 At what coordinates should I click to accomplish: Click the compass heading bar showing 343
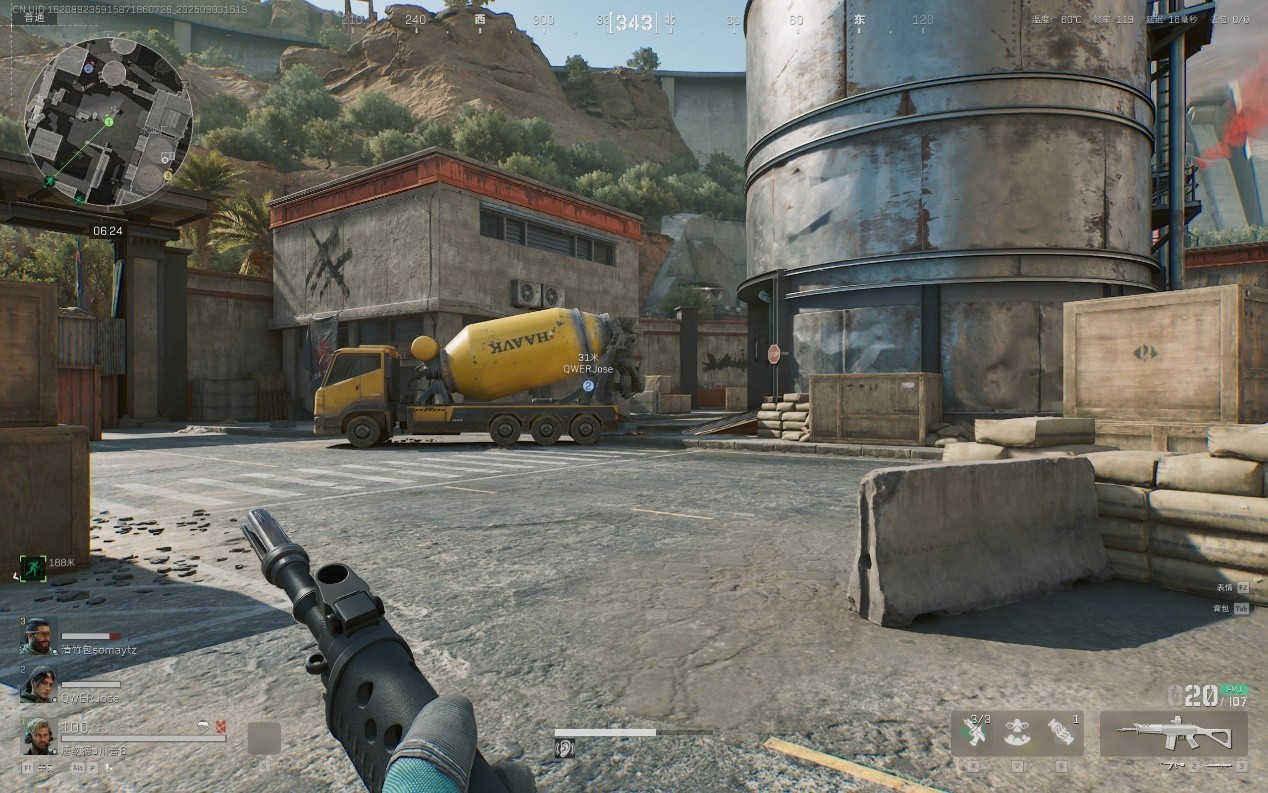pos(635,22)
